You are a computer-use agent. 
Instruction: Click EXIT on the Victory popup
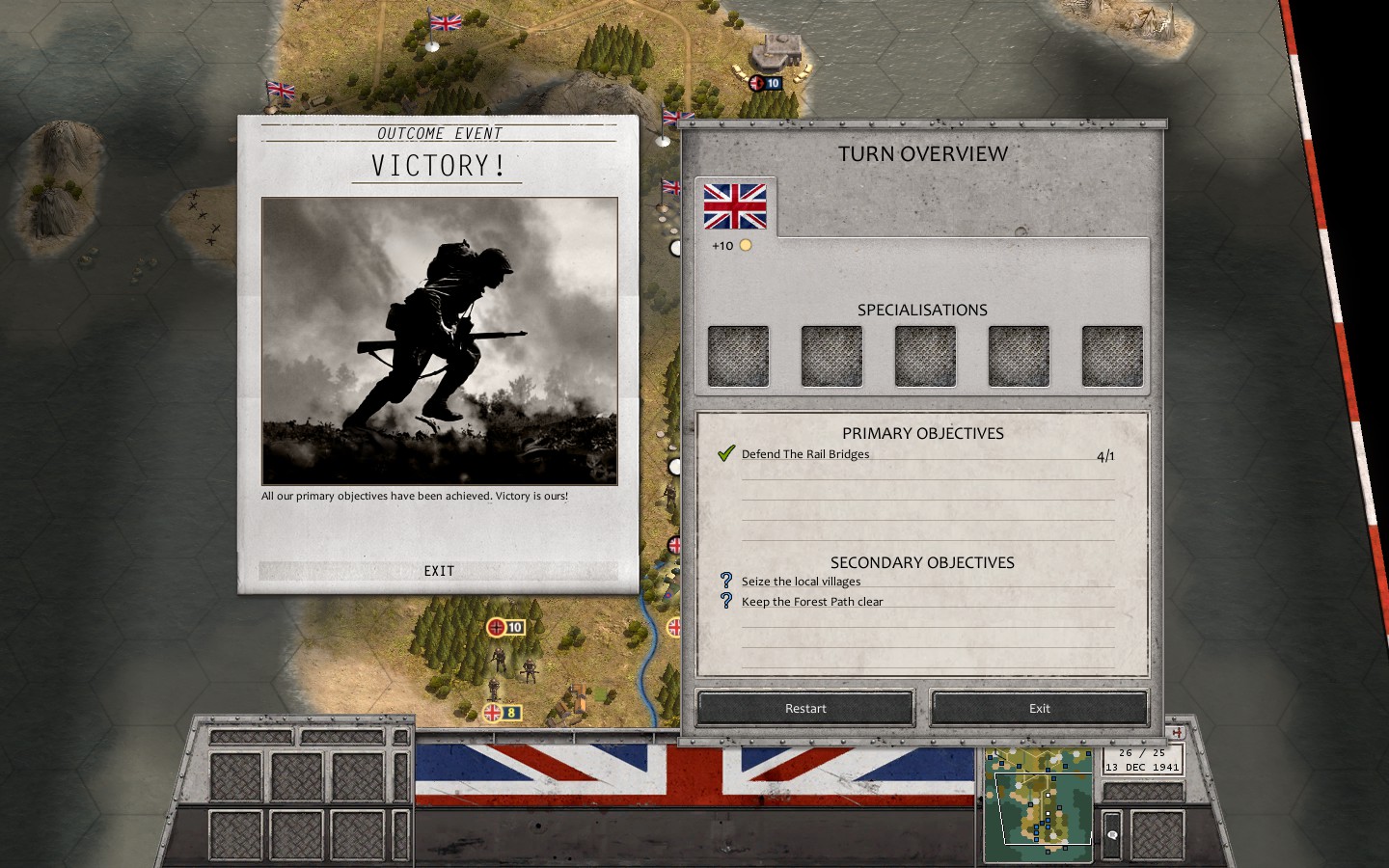tap(439, 570)
